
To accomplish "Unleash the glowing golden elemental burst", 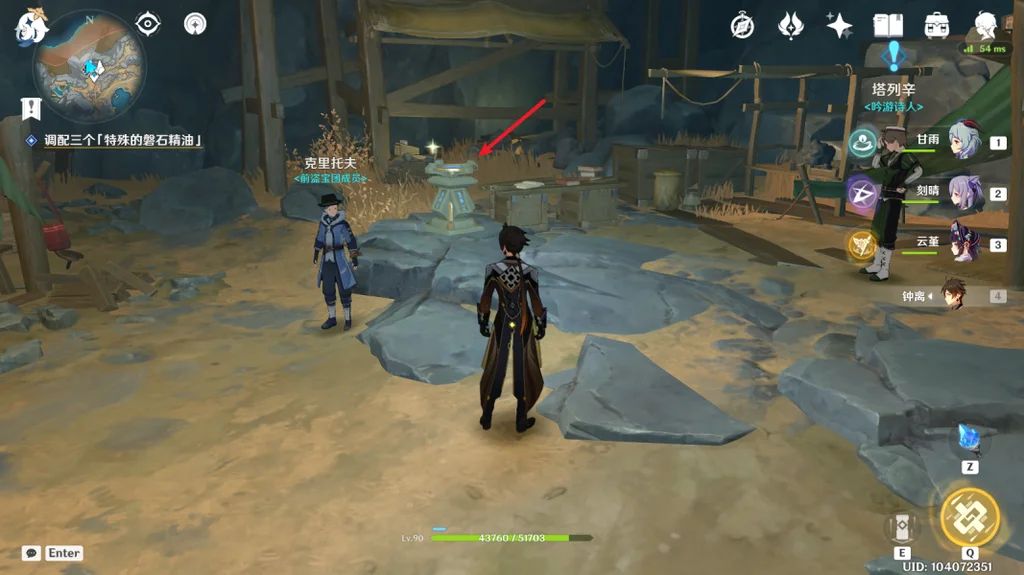I will [970, 517].
